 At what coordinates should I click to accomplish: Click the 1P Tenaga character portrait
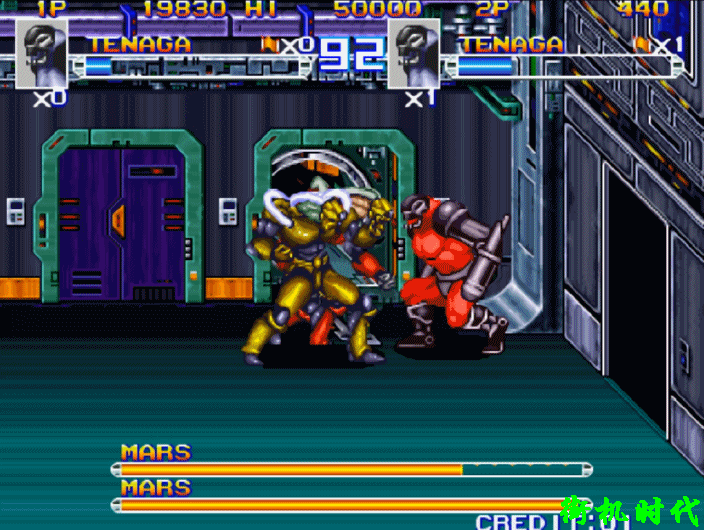tap(42, 53)
